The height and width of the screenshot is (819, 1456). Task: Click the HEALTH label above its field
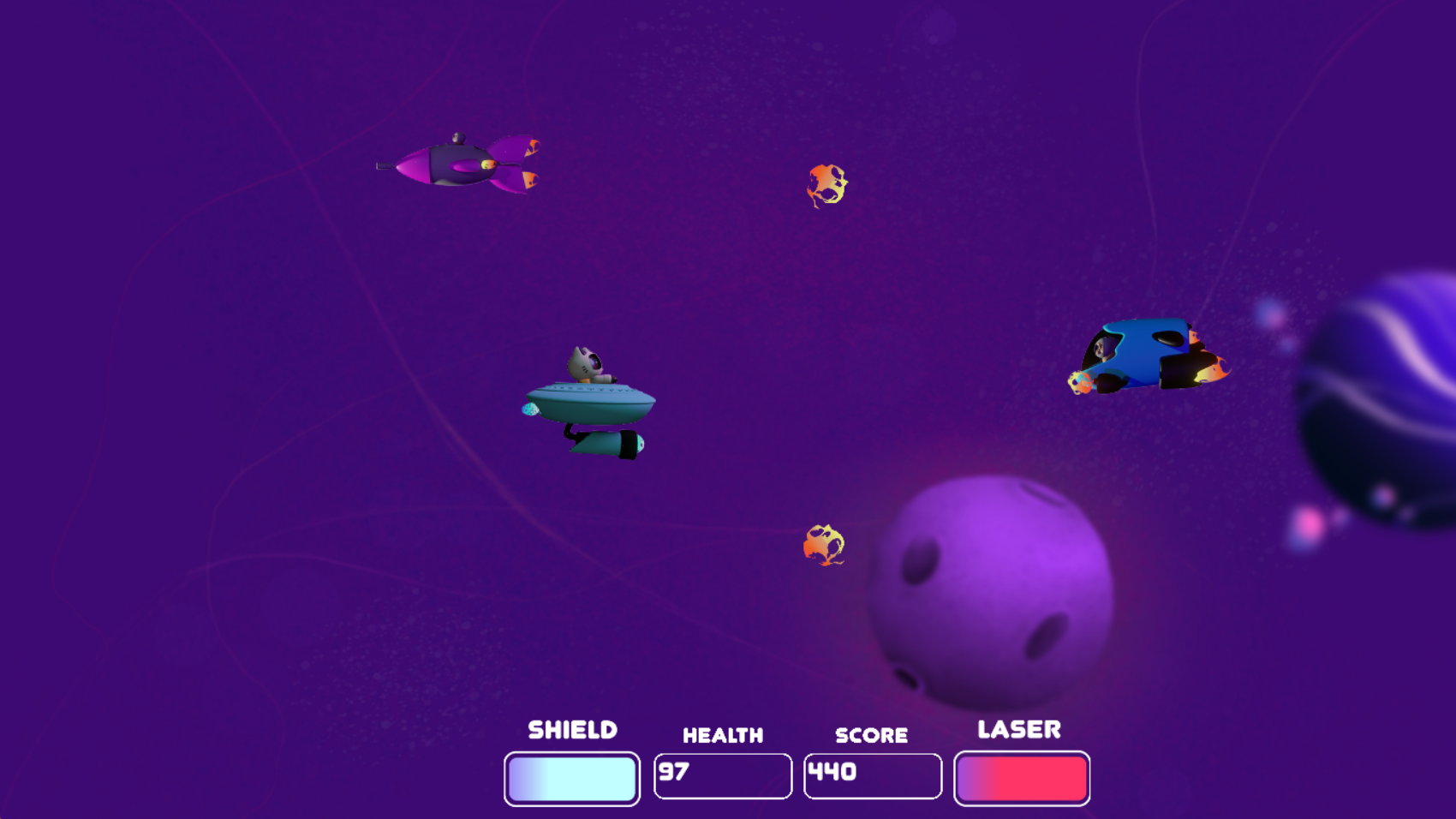point(722,734)
